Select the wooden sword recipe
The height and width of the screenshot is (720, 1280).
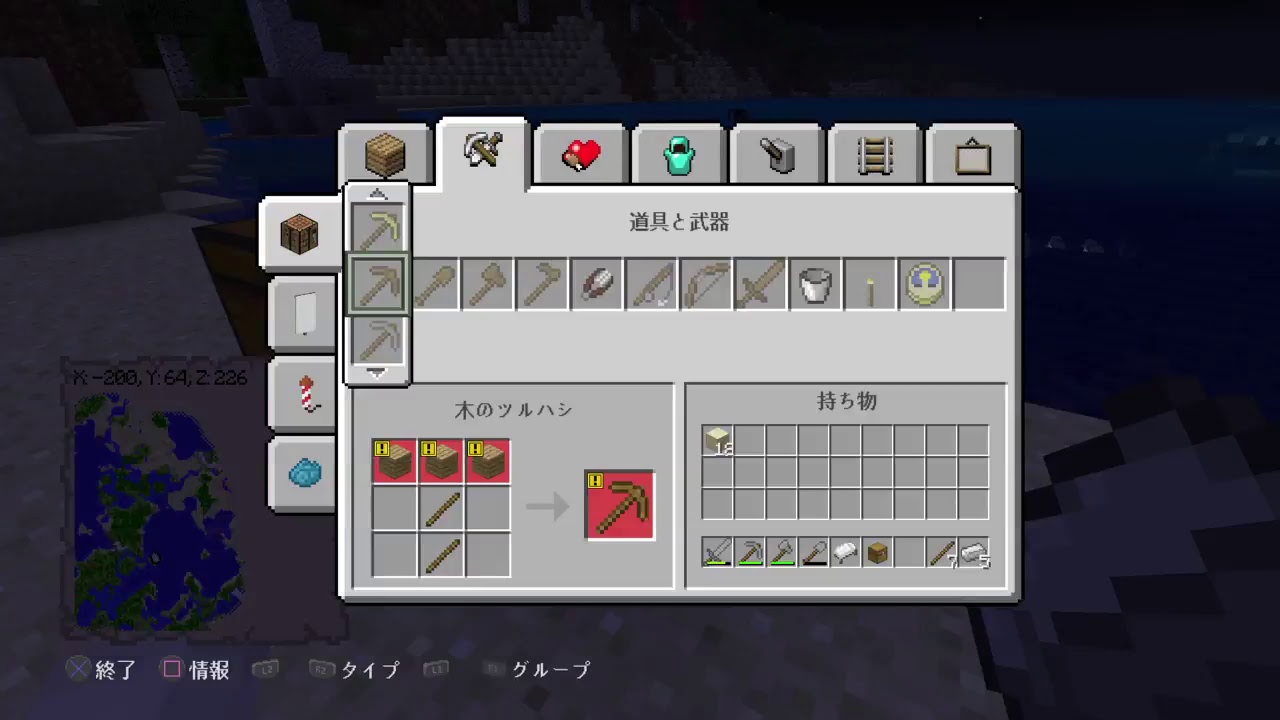point(760,284)
